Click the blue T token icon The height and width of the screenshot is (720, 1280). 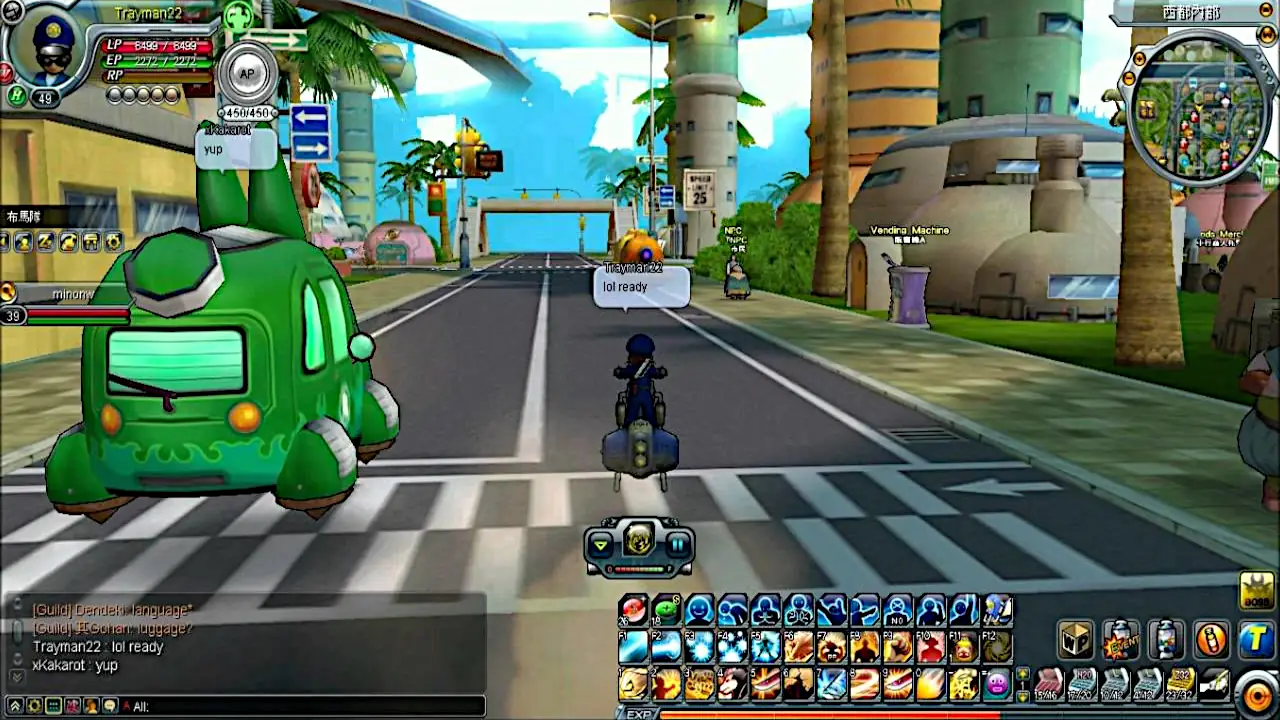[x=1256, y=640]
